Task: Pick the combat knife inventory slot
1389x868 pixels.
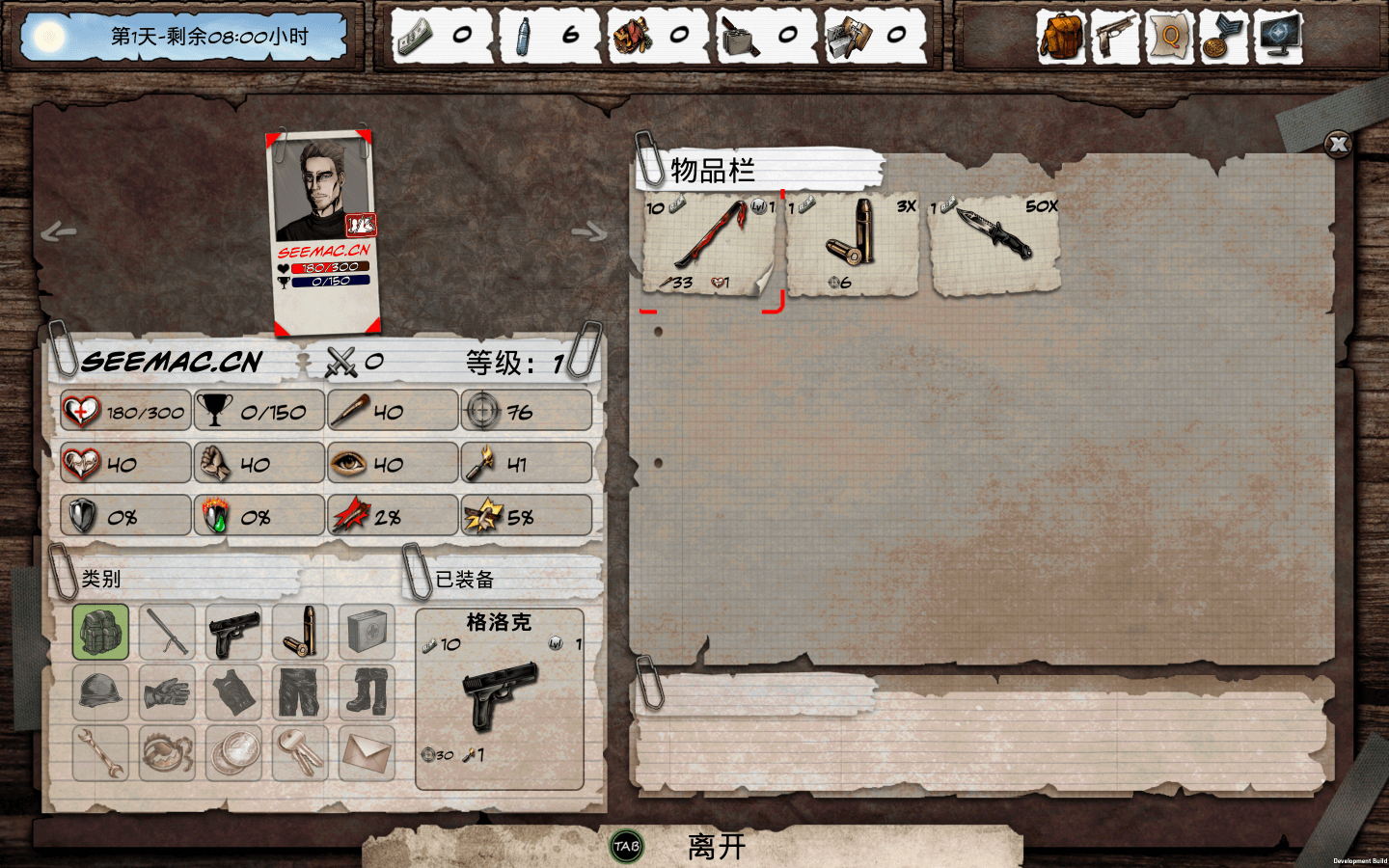Action: coord(994,245)
